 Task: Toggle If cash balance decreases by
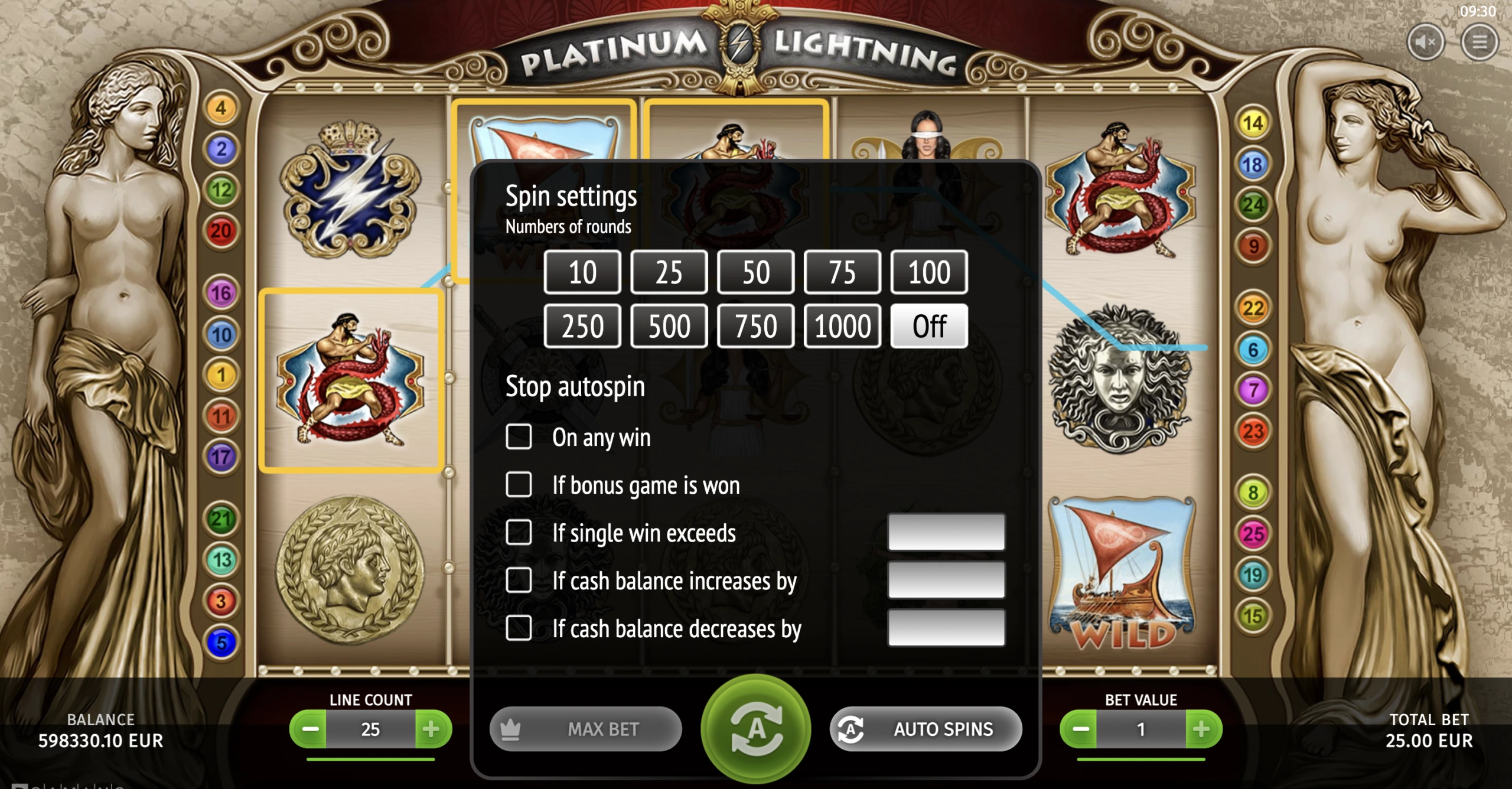(519, 628)
